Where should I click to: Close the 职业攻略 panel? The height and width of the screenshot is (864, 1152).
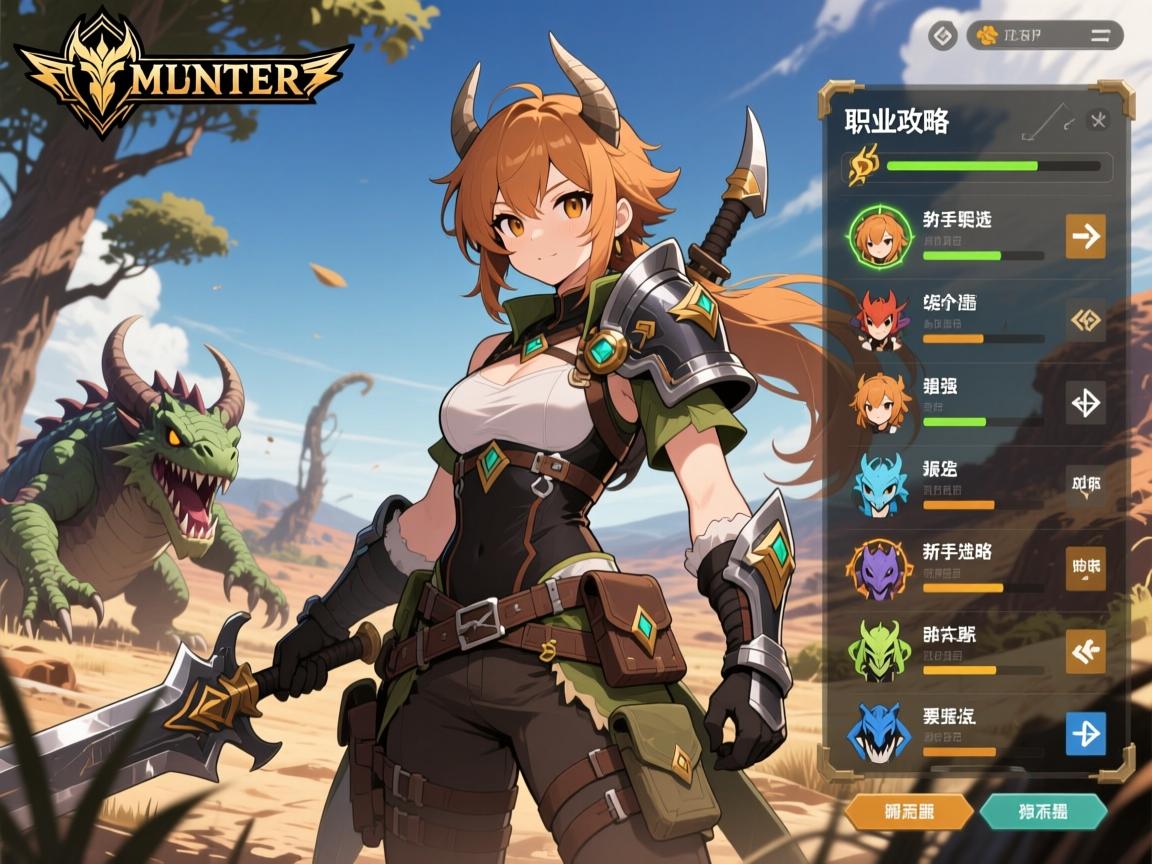(x=1098, y=121)
